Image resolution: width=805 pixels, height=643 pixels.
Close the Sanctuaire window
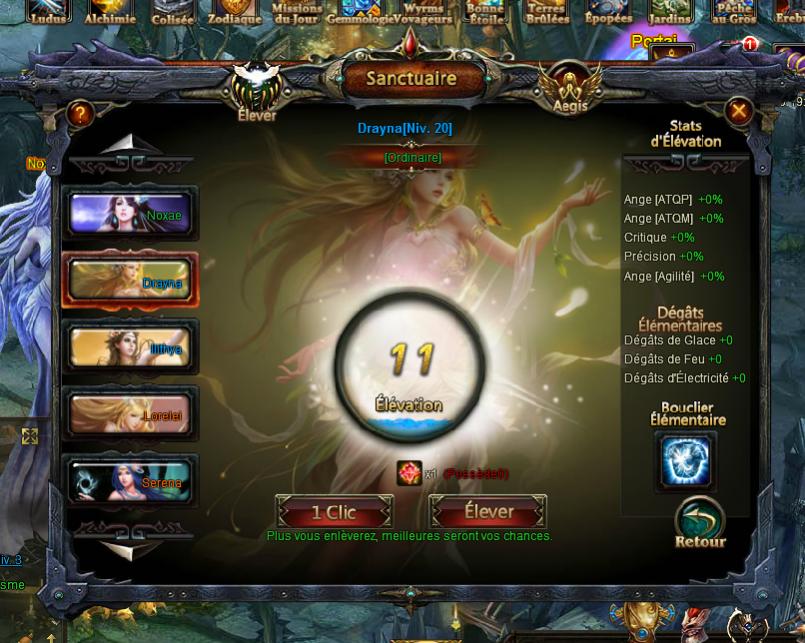[738, 111]
